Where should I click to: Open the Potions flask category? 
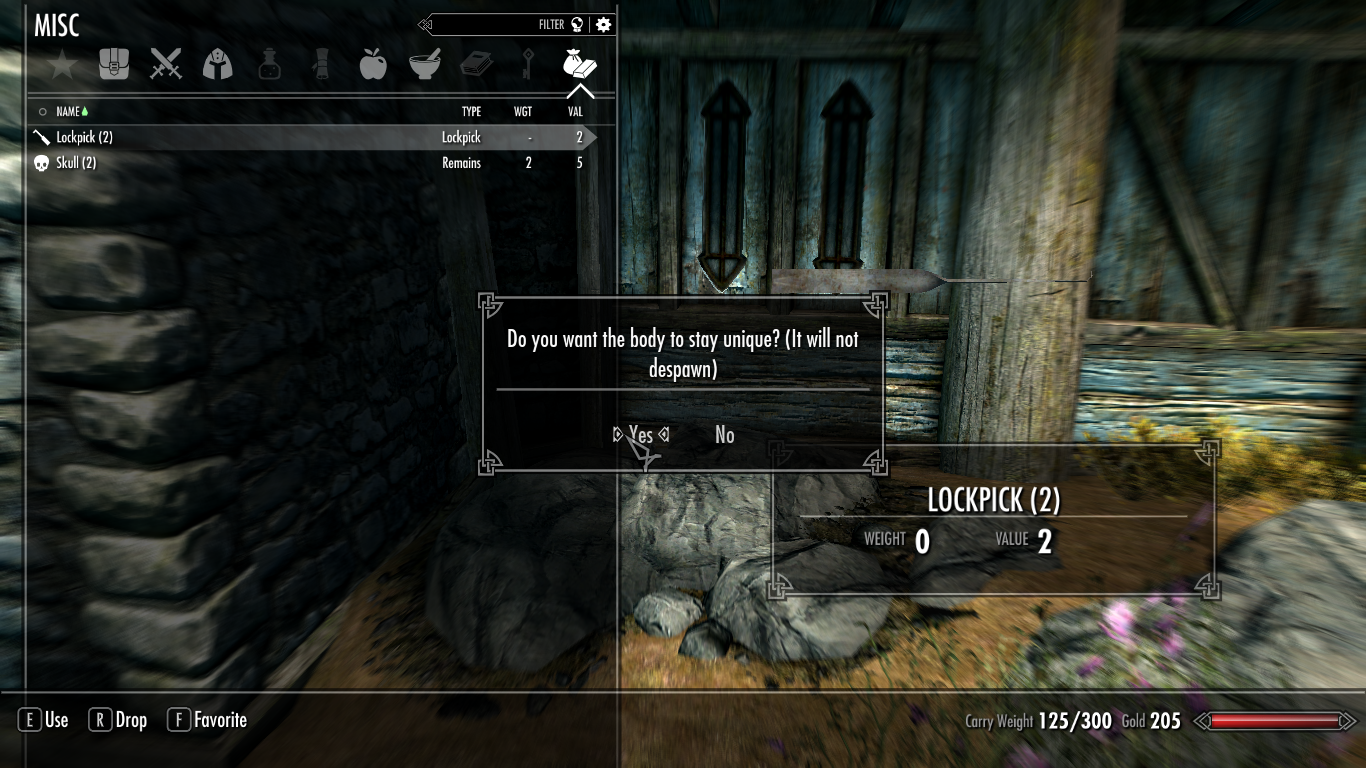point(269,65)
